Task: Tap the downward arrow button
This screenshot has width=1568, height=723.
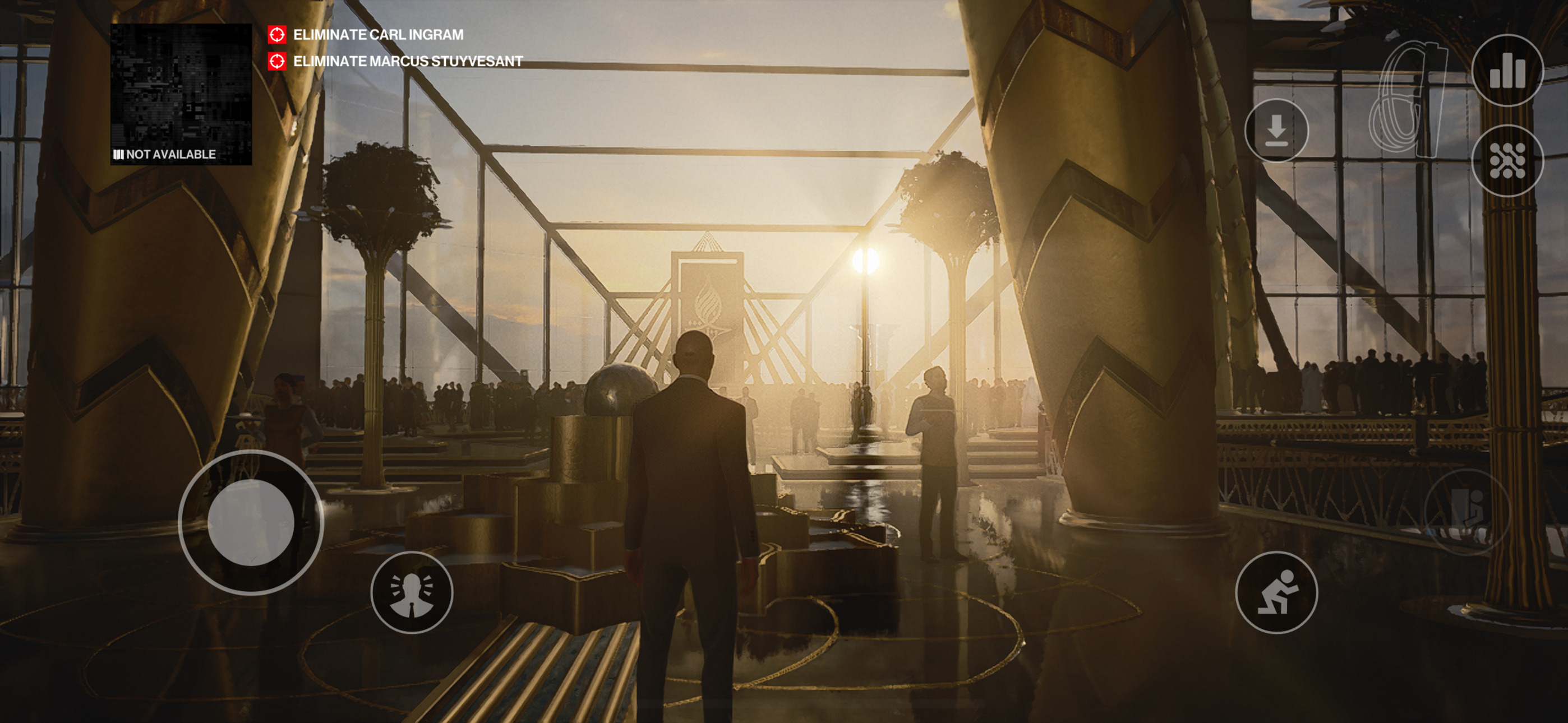Action: click(1276, 130)
